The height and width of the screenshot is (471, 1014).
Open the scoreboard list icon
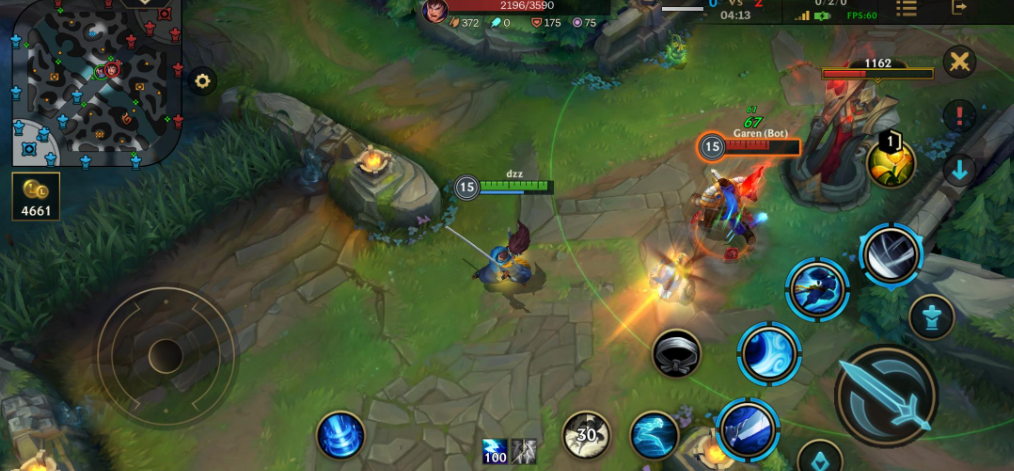906,8
